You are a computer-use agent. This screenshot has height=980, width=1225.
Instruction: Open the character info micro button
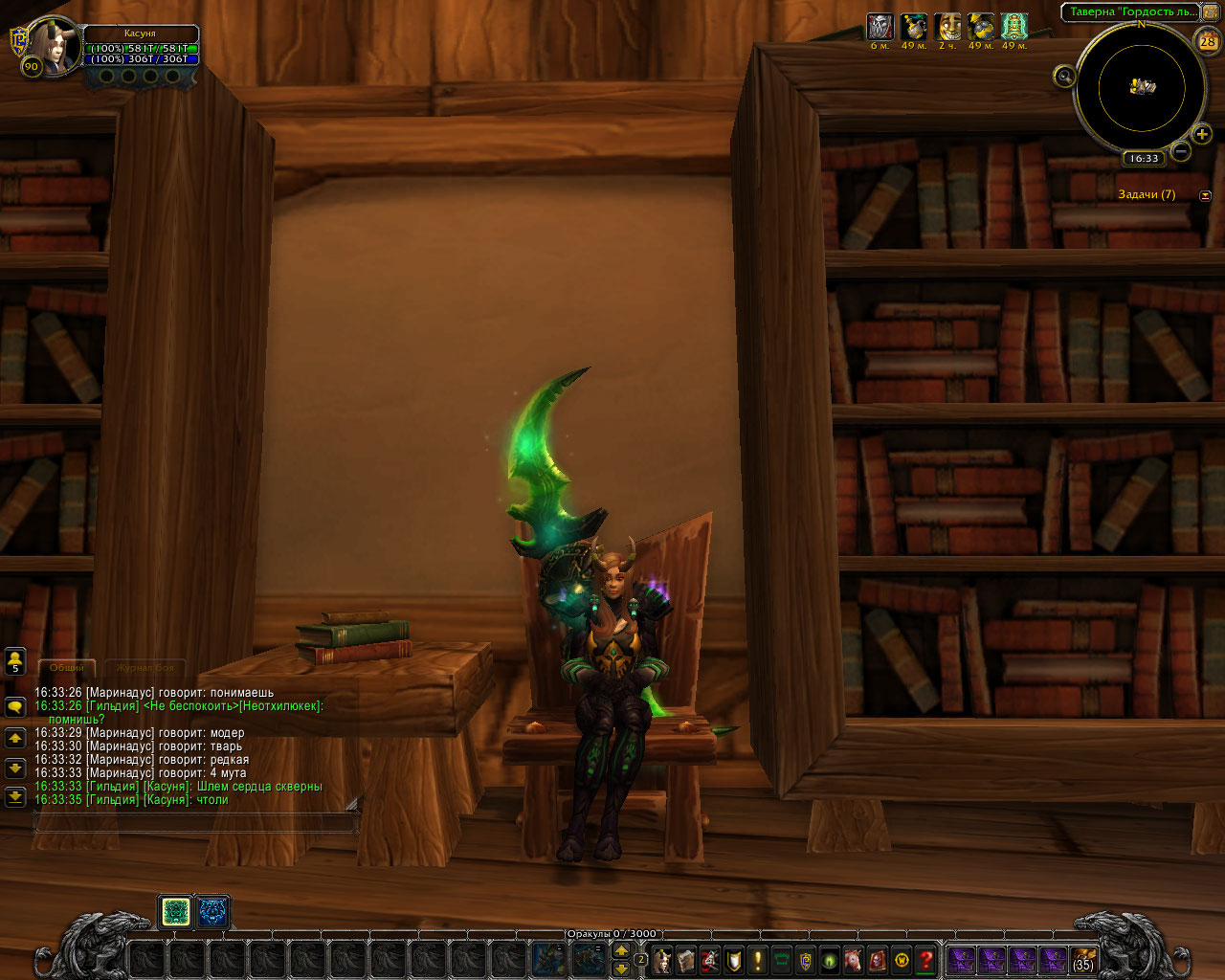point(662,960)
